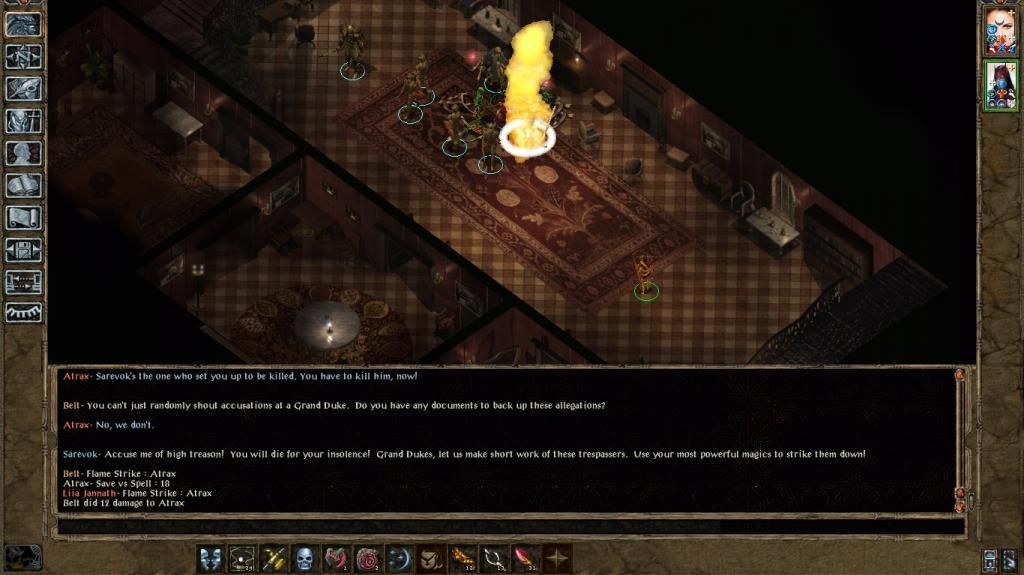Click the white bow quick slot
The height and width of the screenshot is (575, 1024).
click(496, 559)
